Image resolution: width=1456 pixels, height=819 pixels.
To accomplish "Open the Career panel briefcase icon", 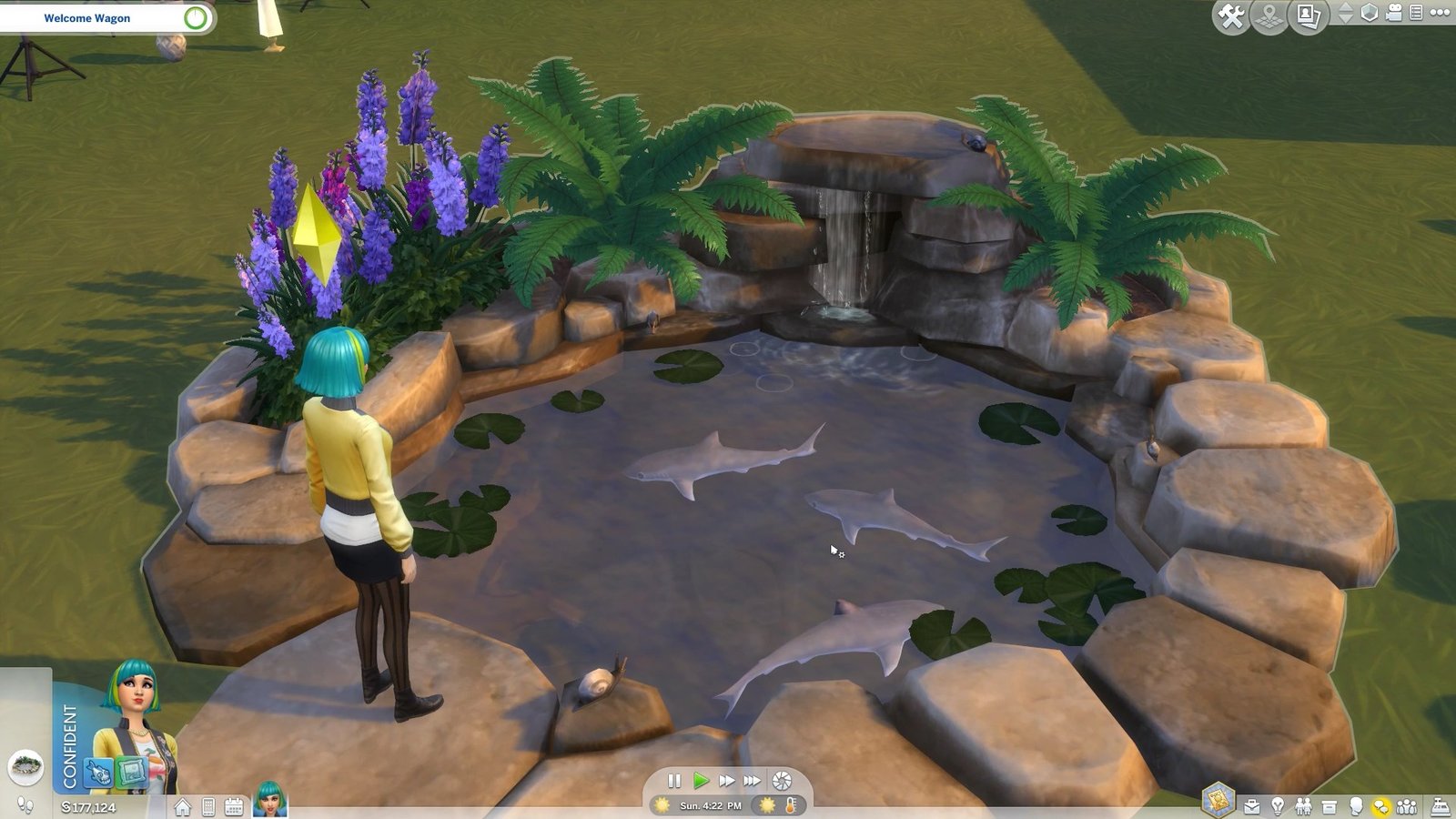I will [1252, 806].
